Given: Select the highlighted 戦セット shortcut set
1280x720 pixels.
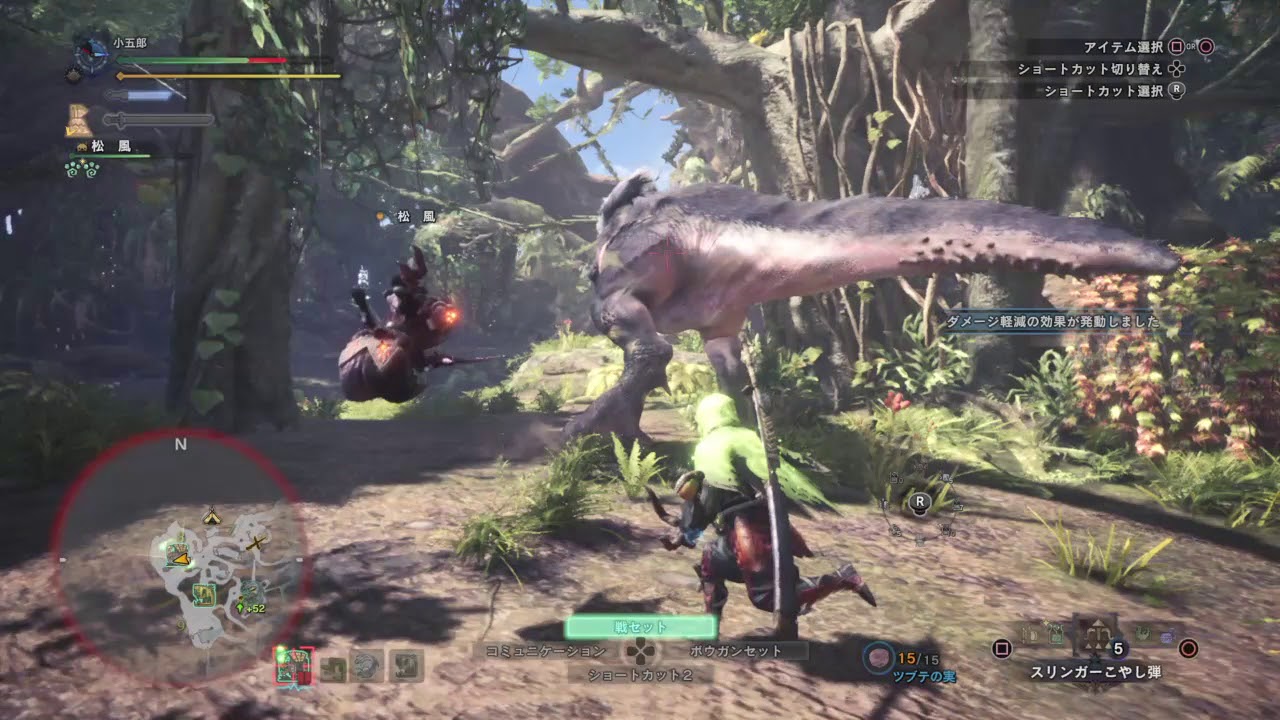Looking at the screenshot, I should [640, 627].
